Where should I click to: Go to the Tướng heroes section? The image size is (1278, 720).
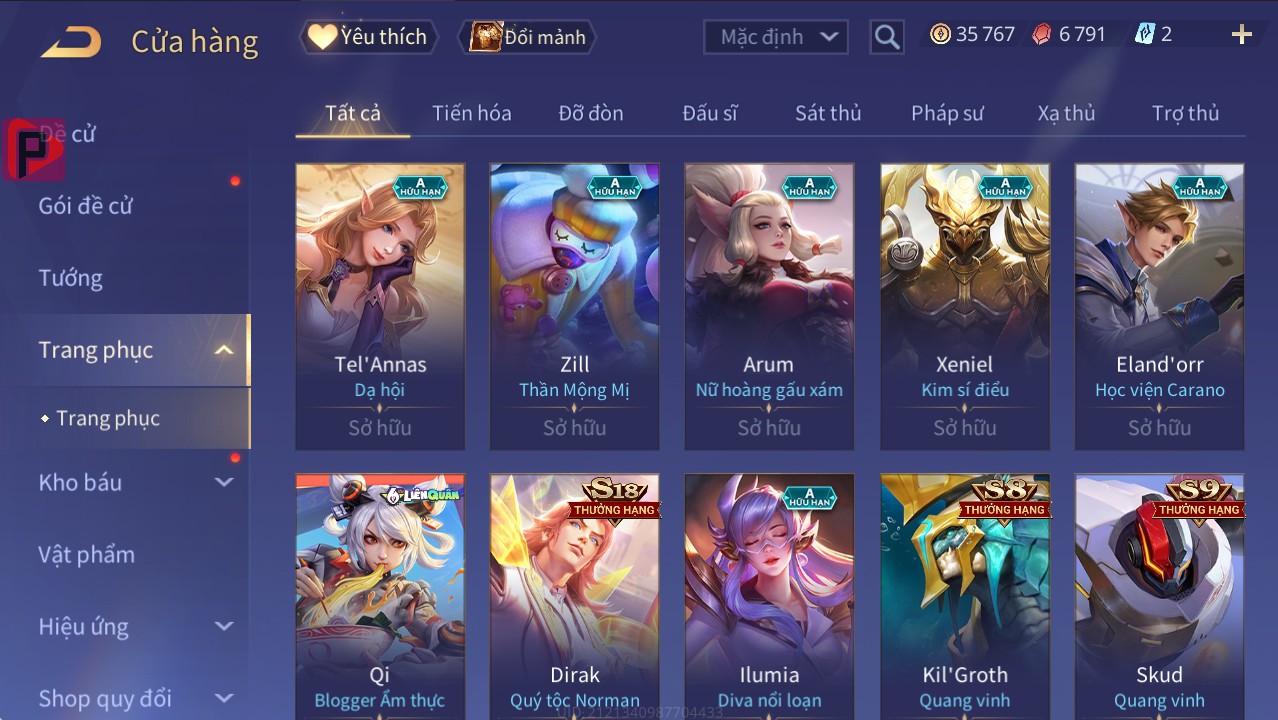click(x=71, y=278)
